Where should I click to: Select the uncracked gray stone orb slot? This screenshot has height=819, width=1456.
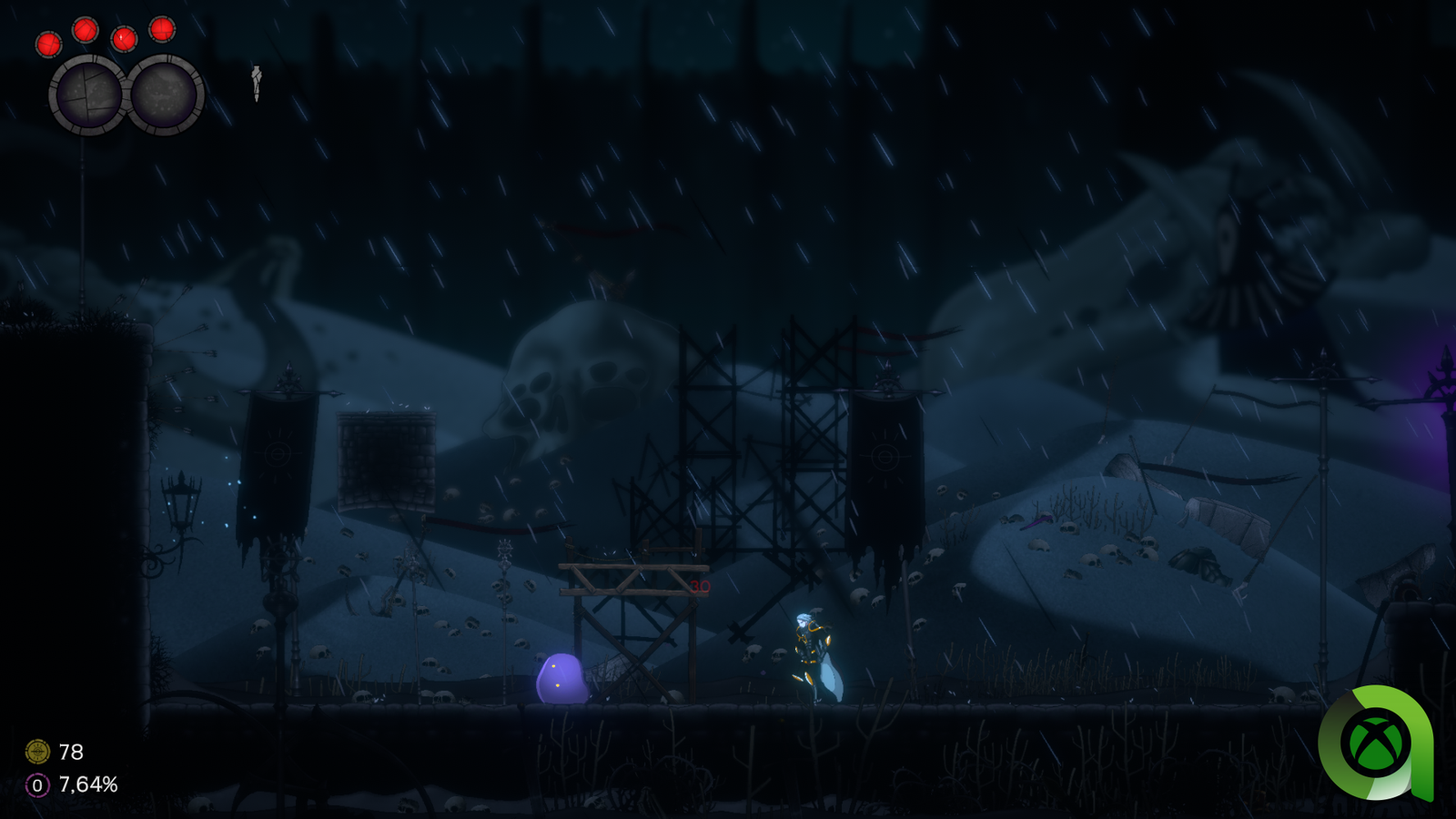165,95
